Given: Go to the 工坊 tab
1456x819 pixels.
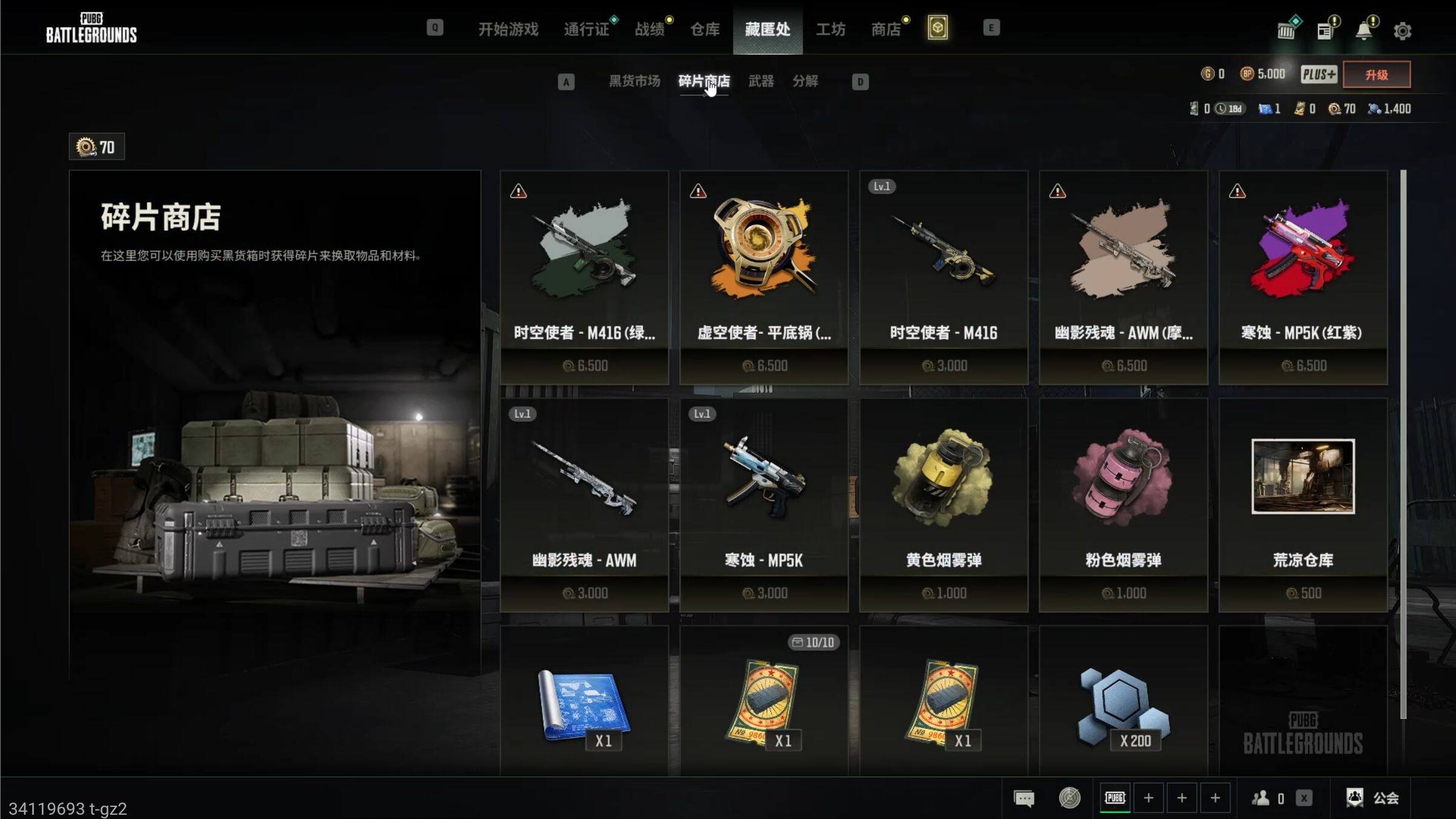Looking at the screenshot, I should (x=831, y=29).
